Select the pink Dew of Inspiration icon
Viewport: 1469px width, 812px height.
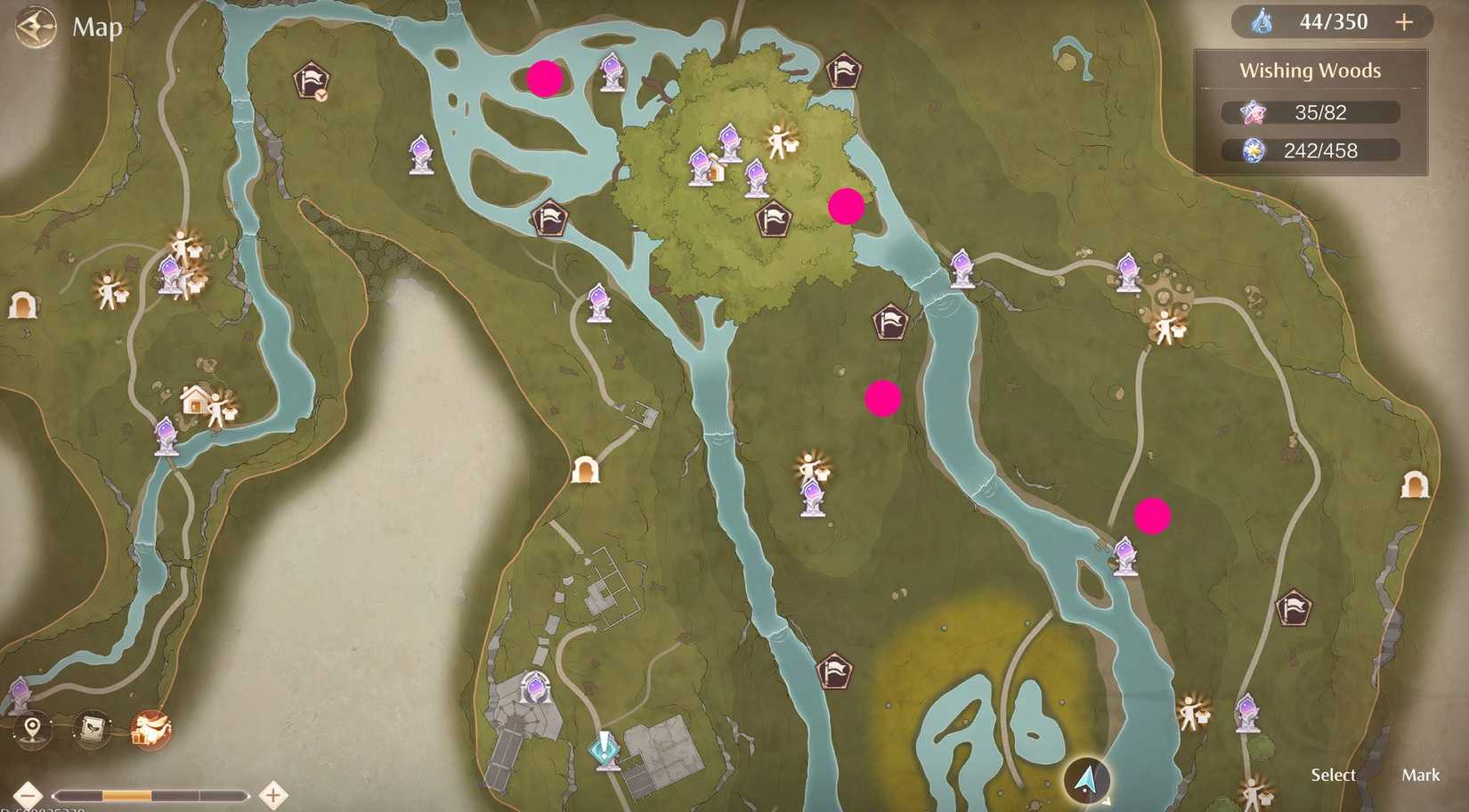pyautogui.click(x=1254, y=111)
